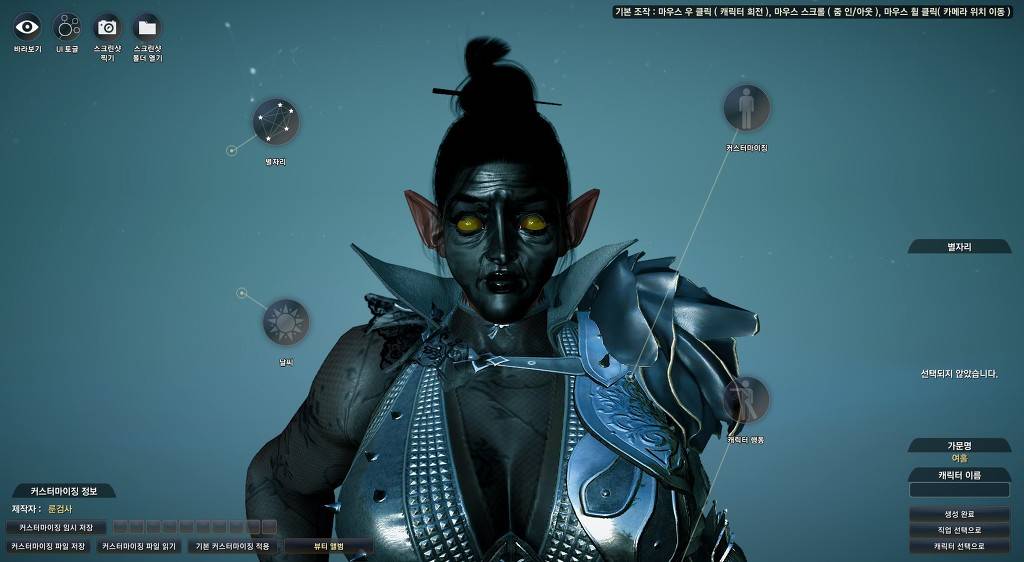The width and height of the screenshot is (1024, 562).
Task: Toggle the eye-icon look-at (바라보기) option
Action: [27, 27]
